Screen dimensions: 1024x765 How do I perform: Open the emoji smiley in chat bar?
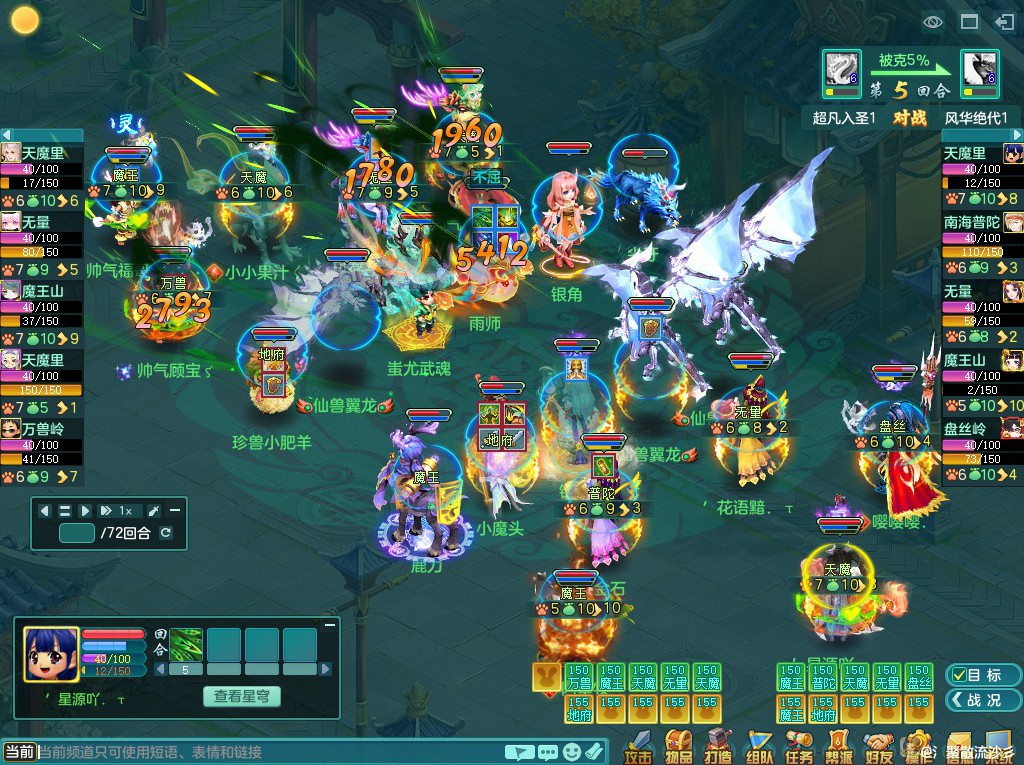[572, 752]
